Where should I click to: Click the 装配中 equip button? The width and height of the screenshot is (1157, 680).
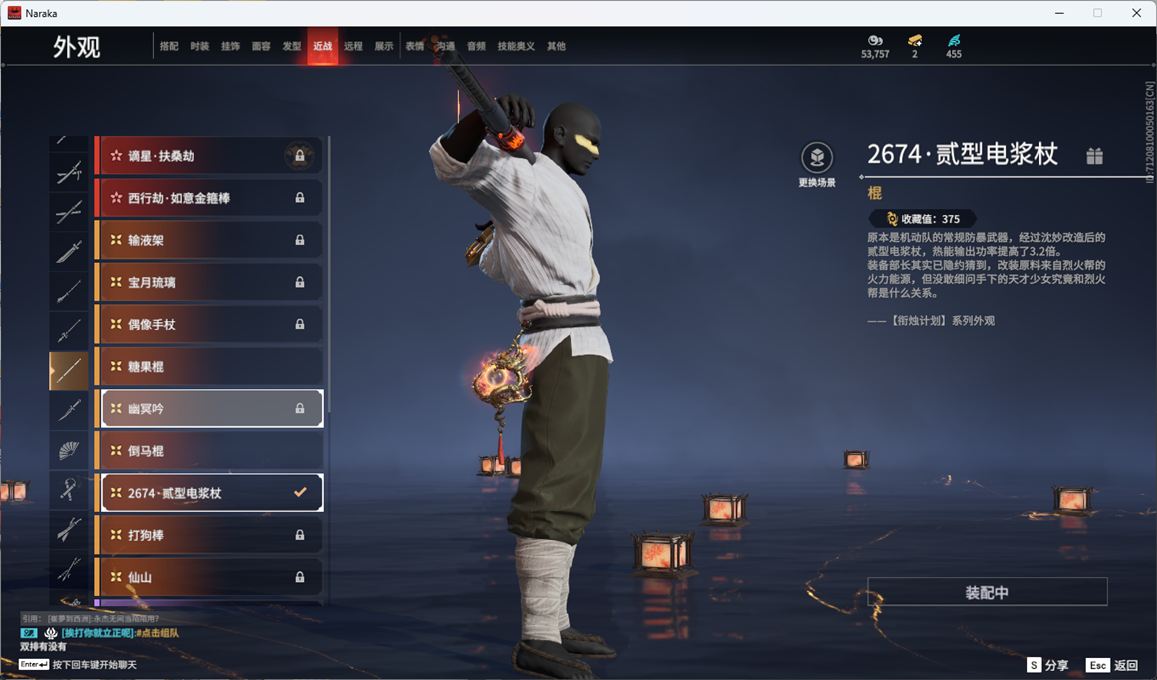pyautogui.click(x=987, y=592)
